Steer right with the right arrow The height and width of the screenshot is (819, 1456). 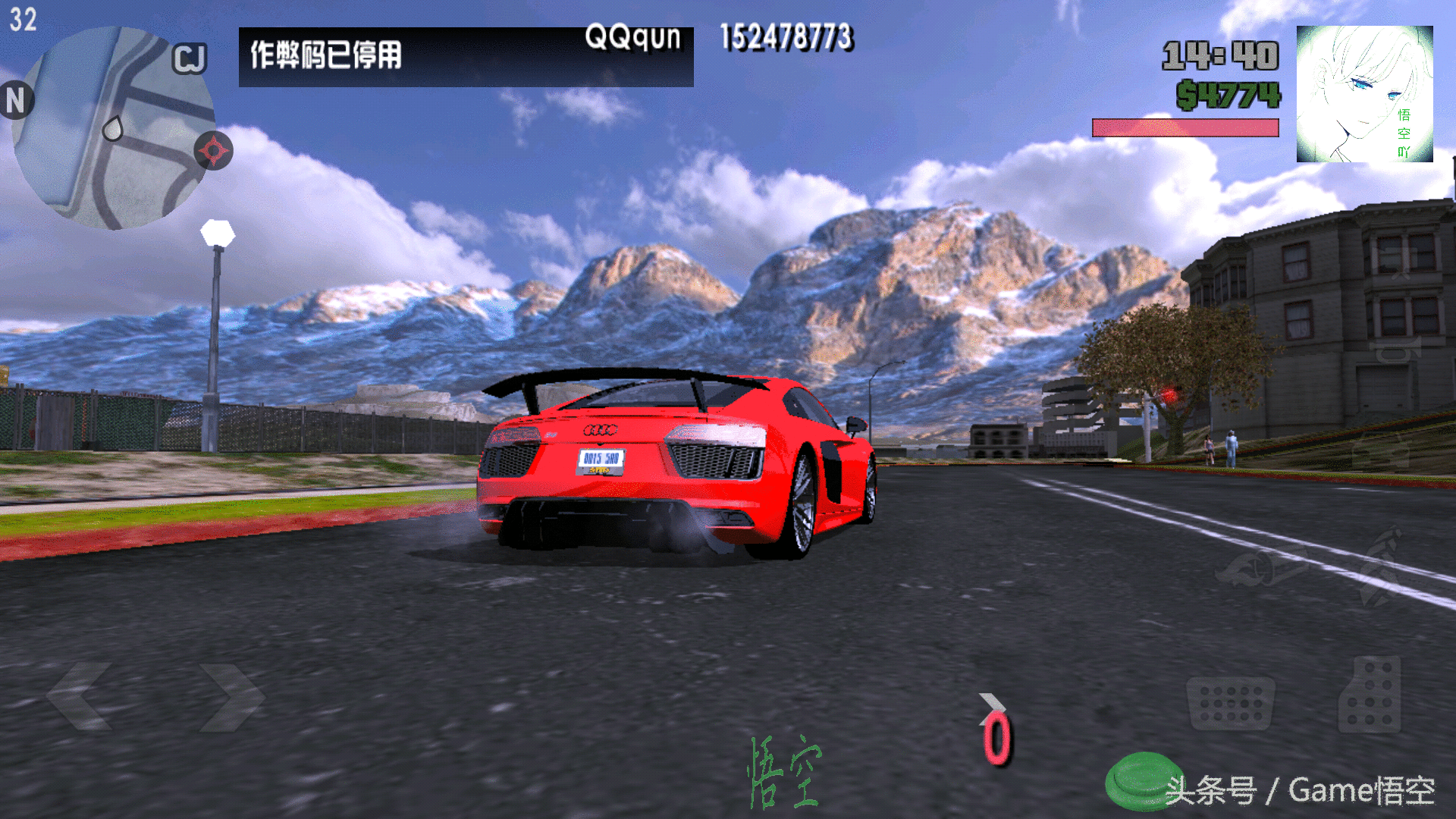(x=231, y=696)
